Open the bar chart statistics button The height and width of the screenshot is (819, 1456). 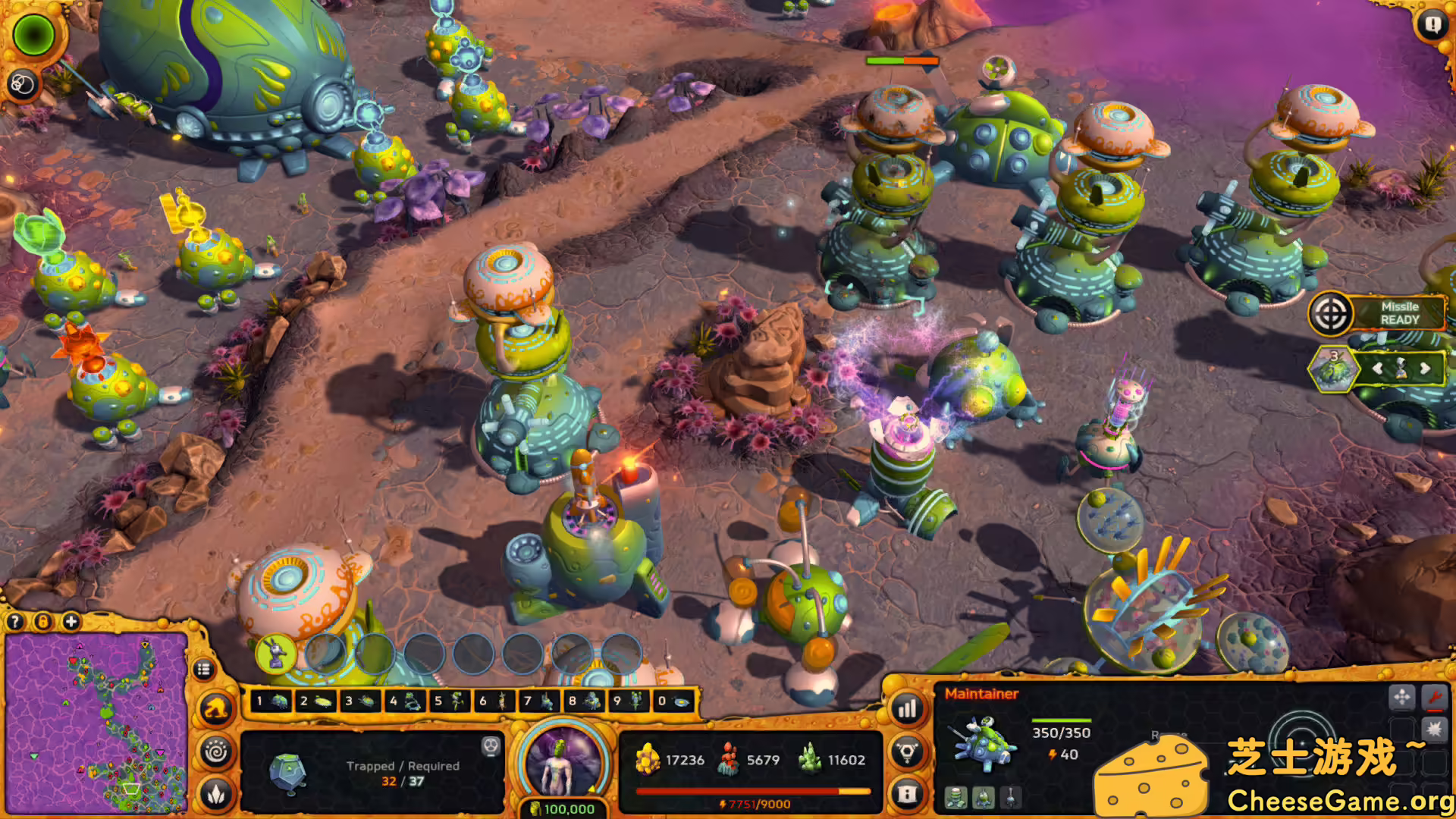[908, 710]
